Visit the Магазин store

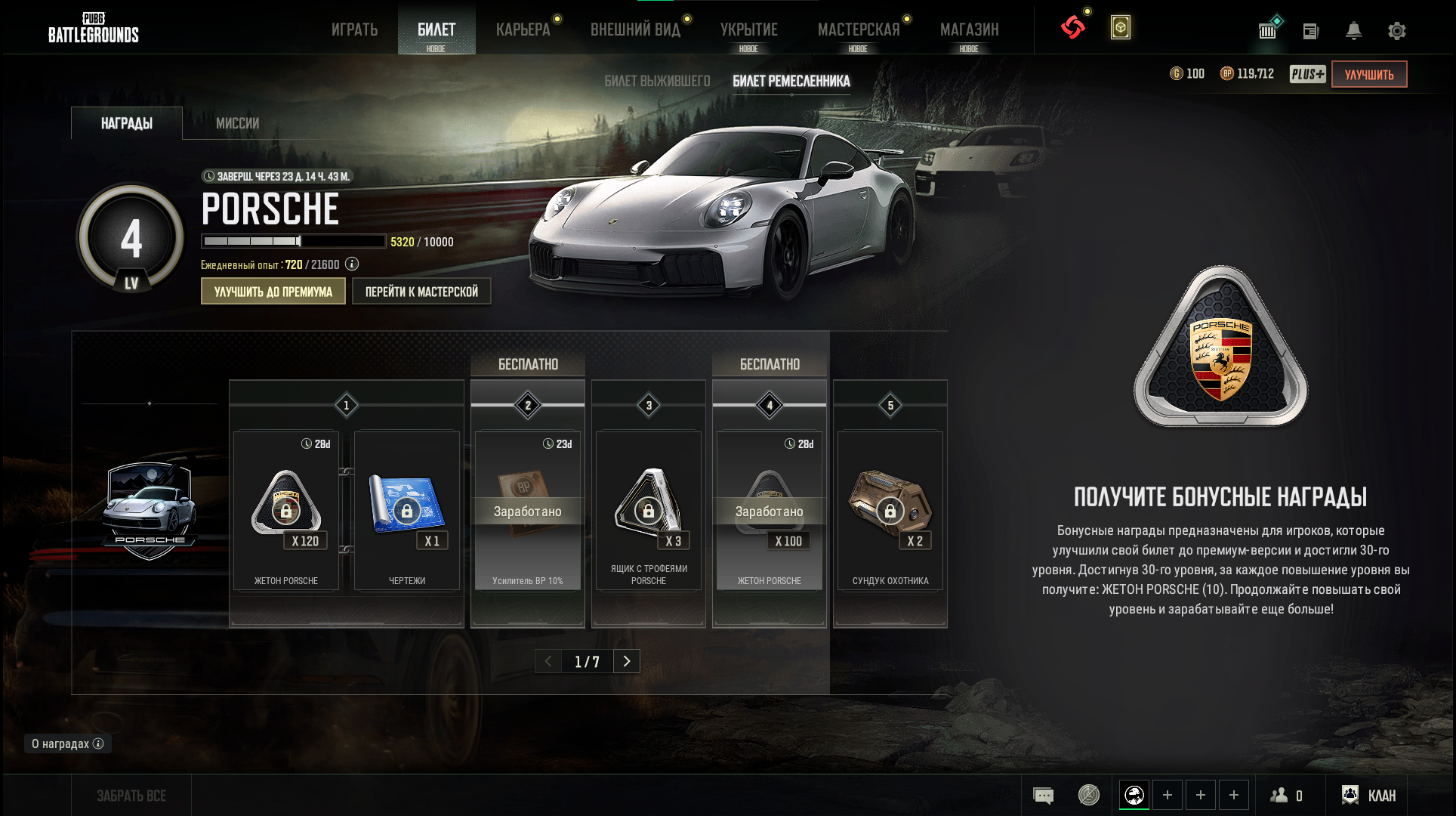tap(969, 29)
